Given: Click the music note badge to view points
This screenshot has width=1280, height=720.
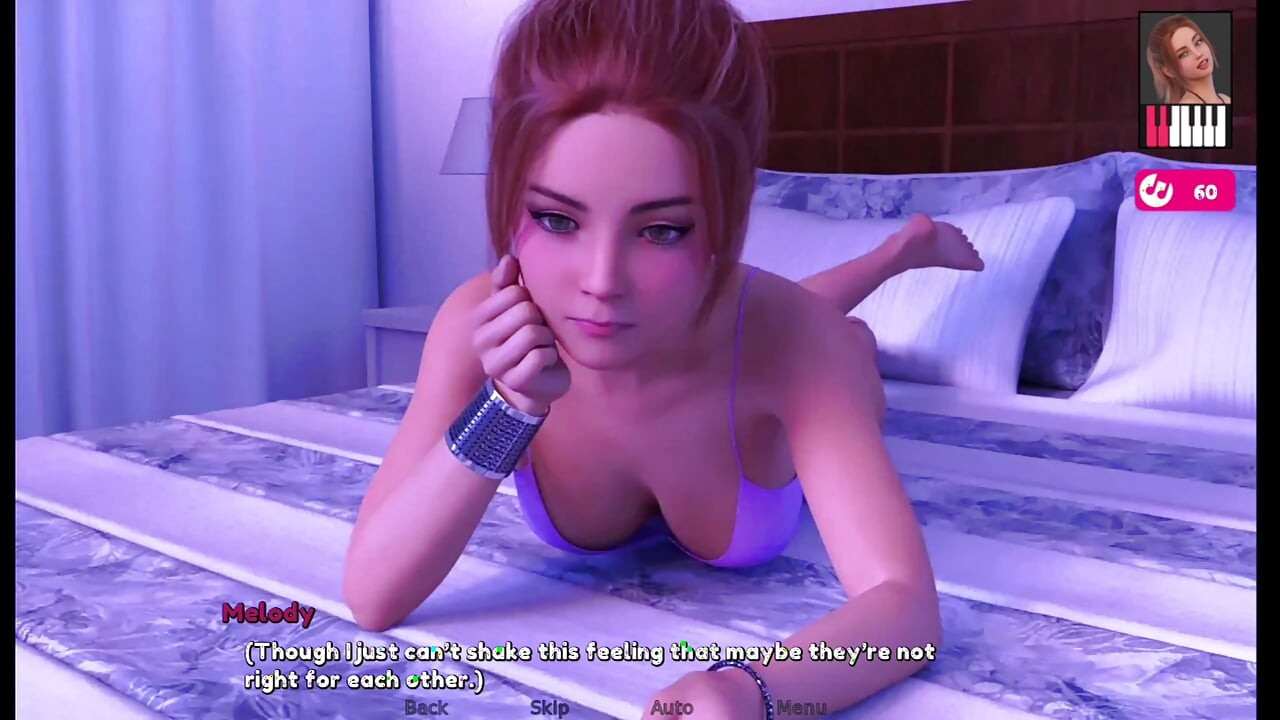Looking at the screenshot, I should point(1186,192).
